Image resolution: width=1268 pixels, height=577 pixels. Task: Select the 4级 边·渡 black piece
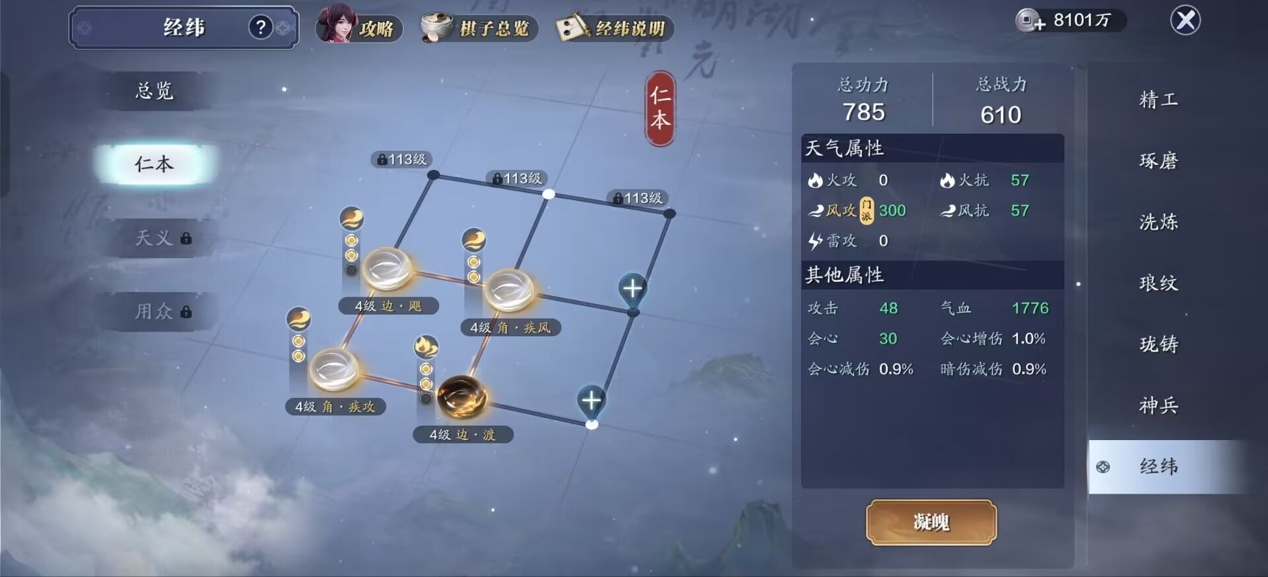point(462,397)
